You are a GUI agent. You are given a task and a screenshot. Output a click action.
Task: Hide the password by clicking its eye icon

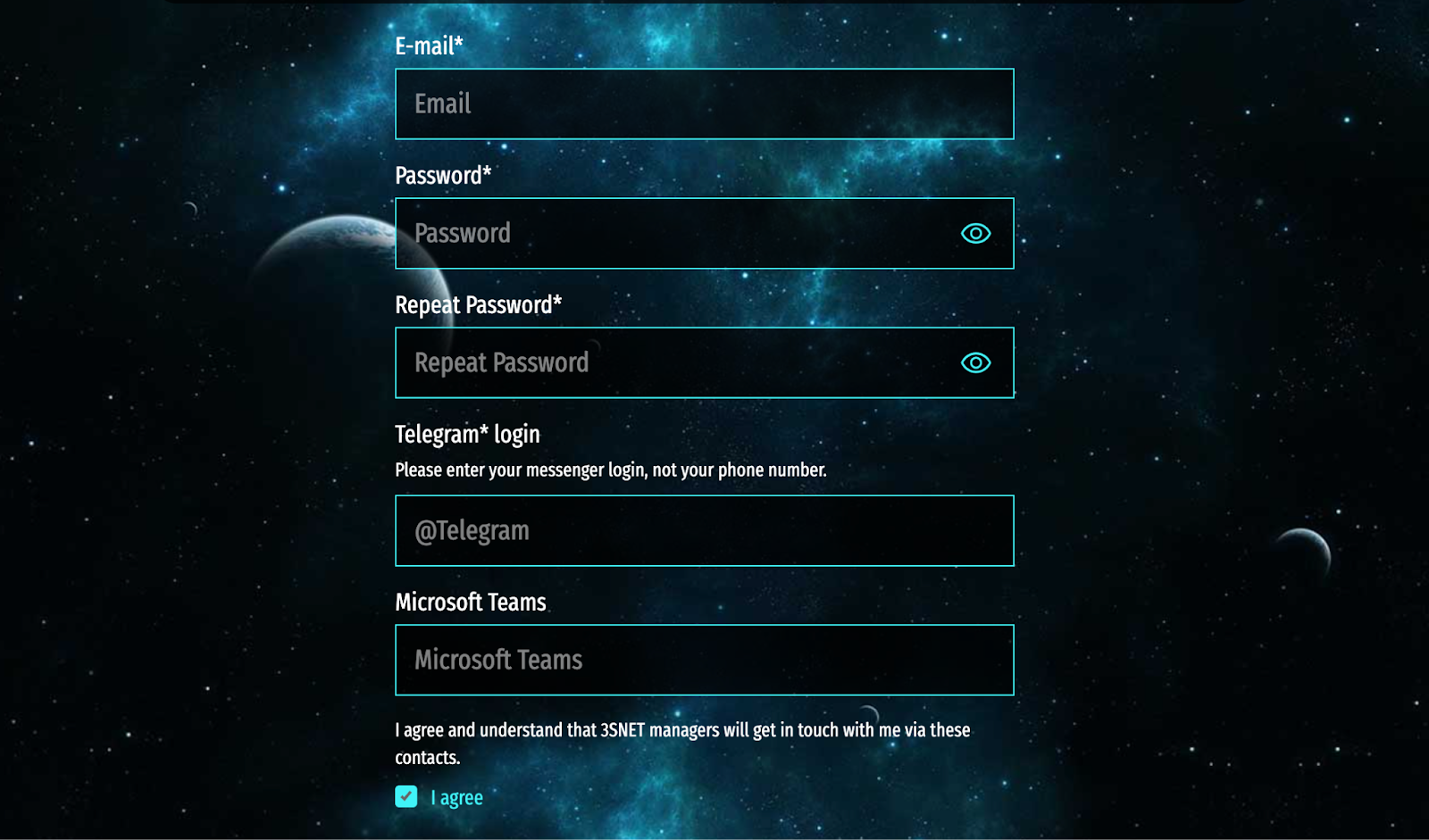coord(975,233)
